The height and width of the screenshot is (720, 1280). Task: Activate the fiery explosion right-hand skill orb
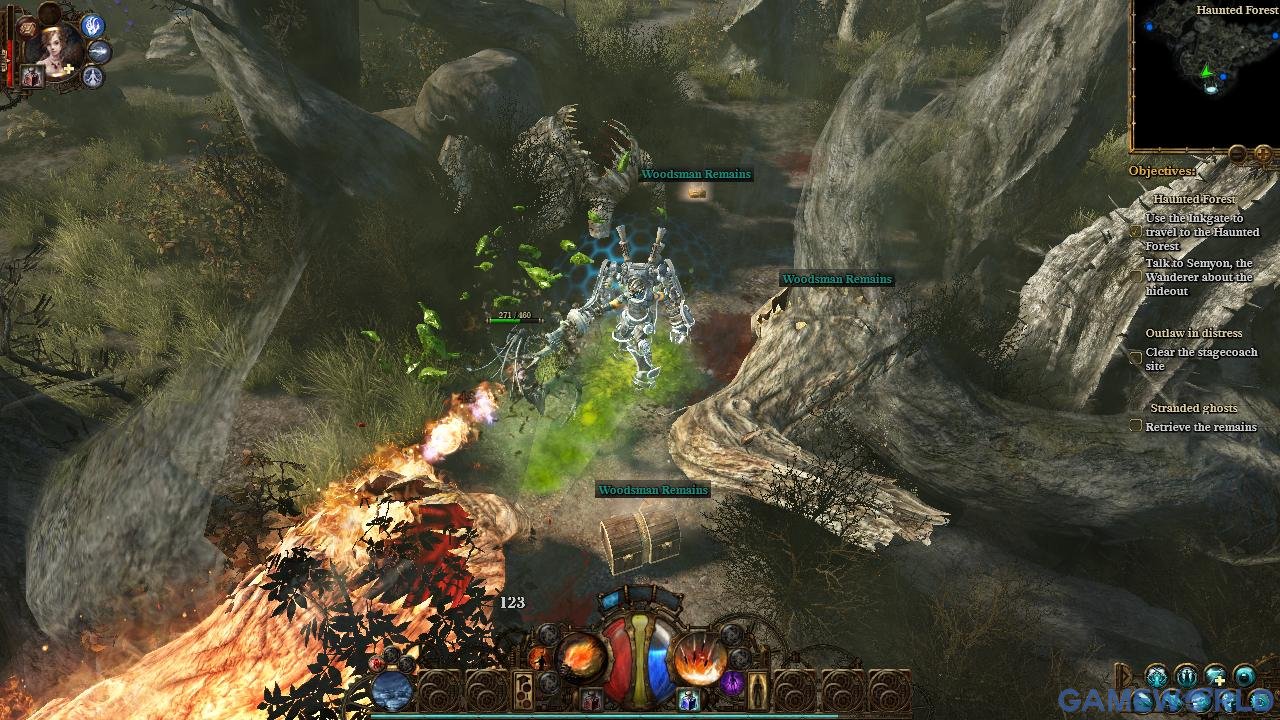point(698,658)
